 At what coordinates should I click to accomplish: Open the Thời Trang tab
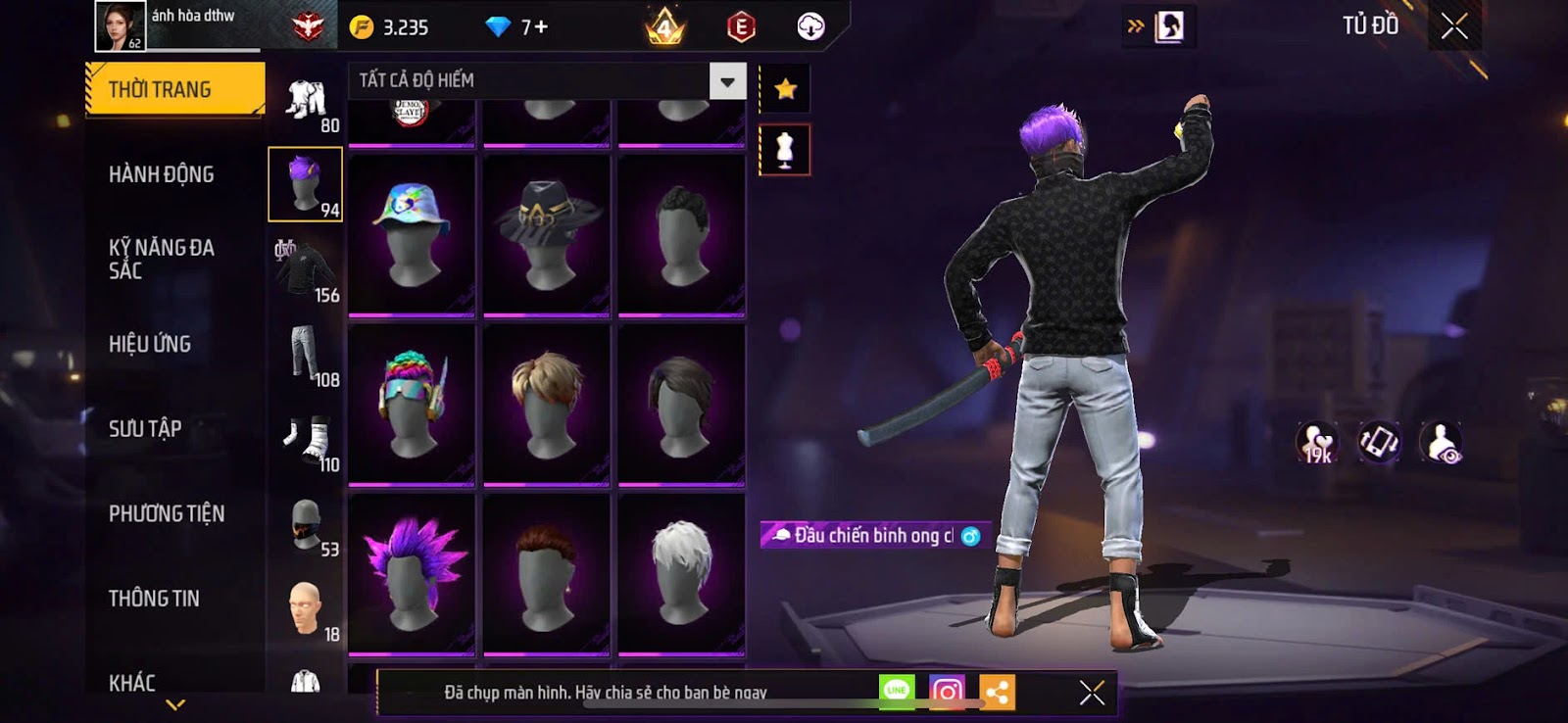(174, 90)
